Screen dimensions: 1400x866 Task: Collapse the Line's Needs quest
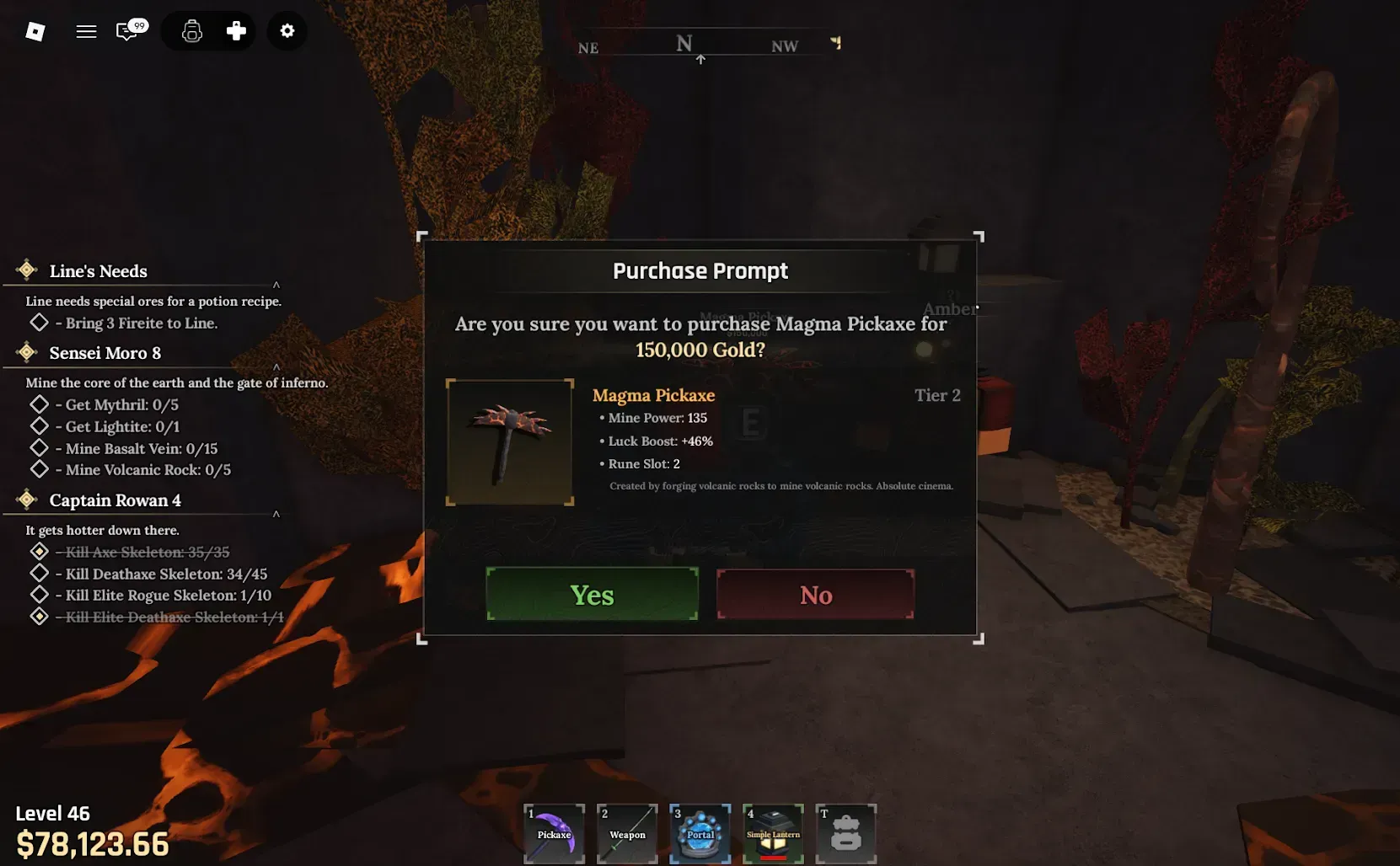tap(276, 285)
